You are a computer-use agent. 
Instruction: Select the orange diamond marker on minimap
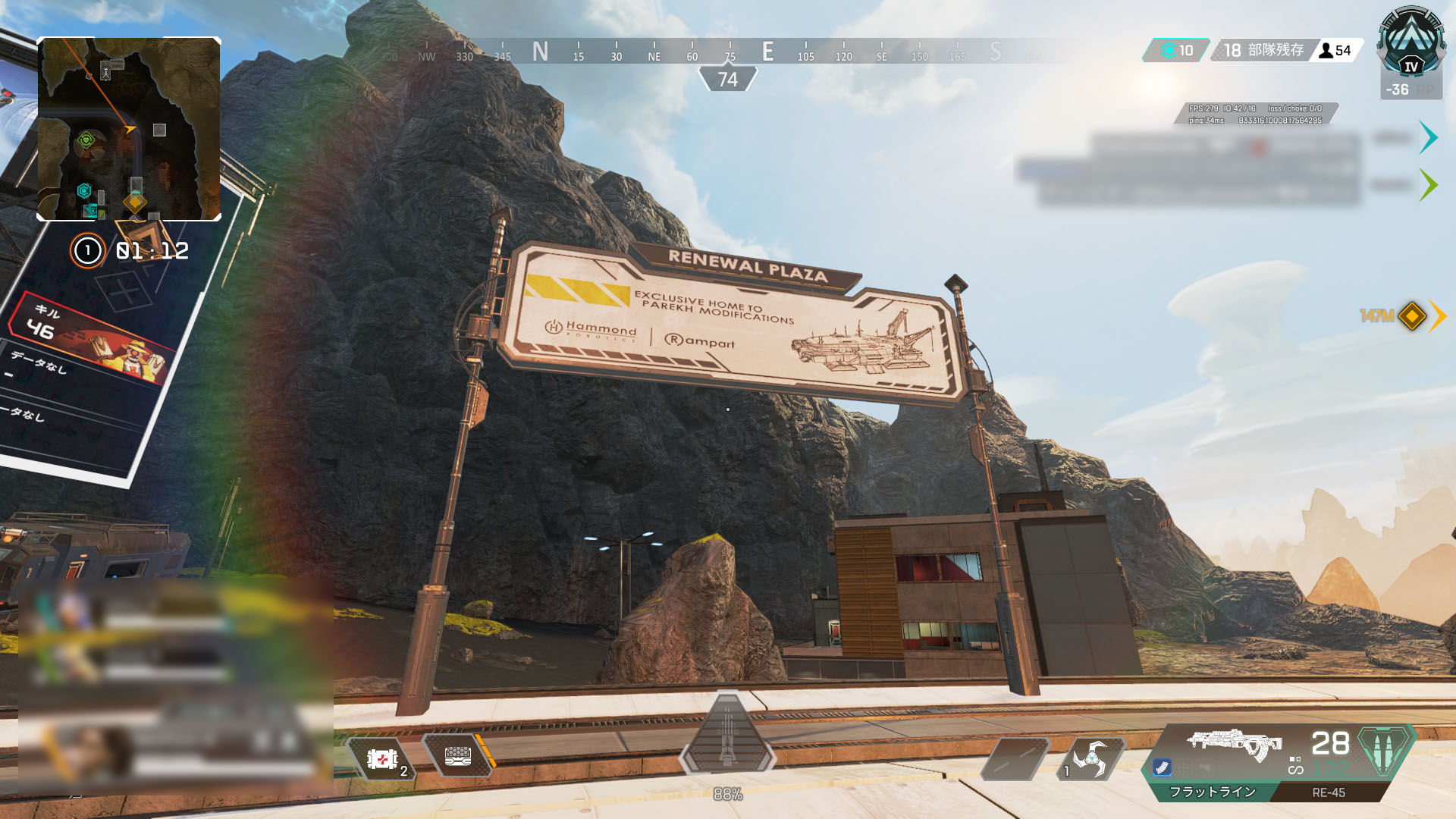(135, 202)
